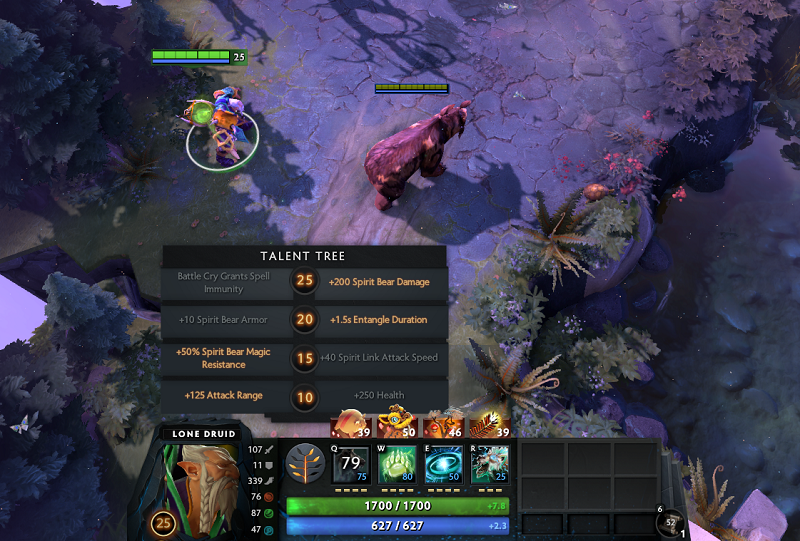Toggle the talent tree icon beside abilities

(x=304, y=464)
